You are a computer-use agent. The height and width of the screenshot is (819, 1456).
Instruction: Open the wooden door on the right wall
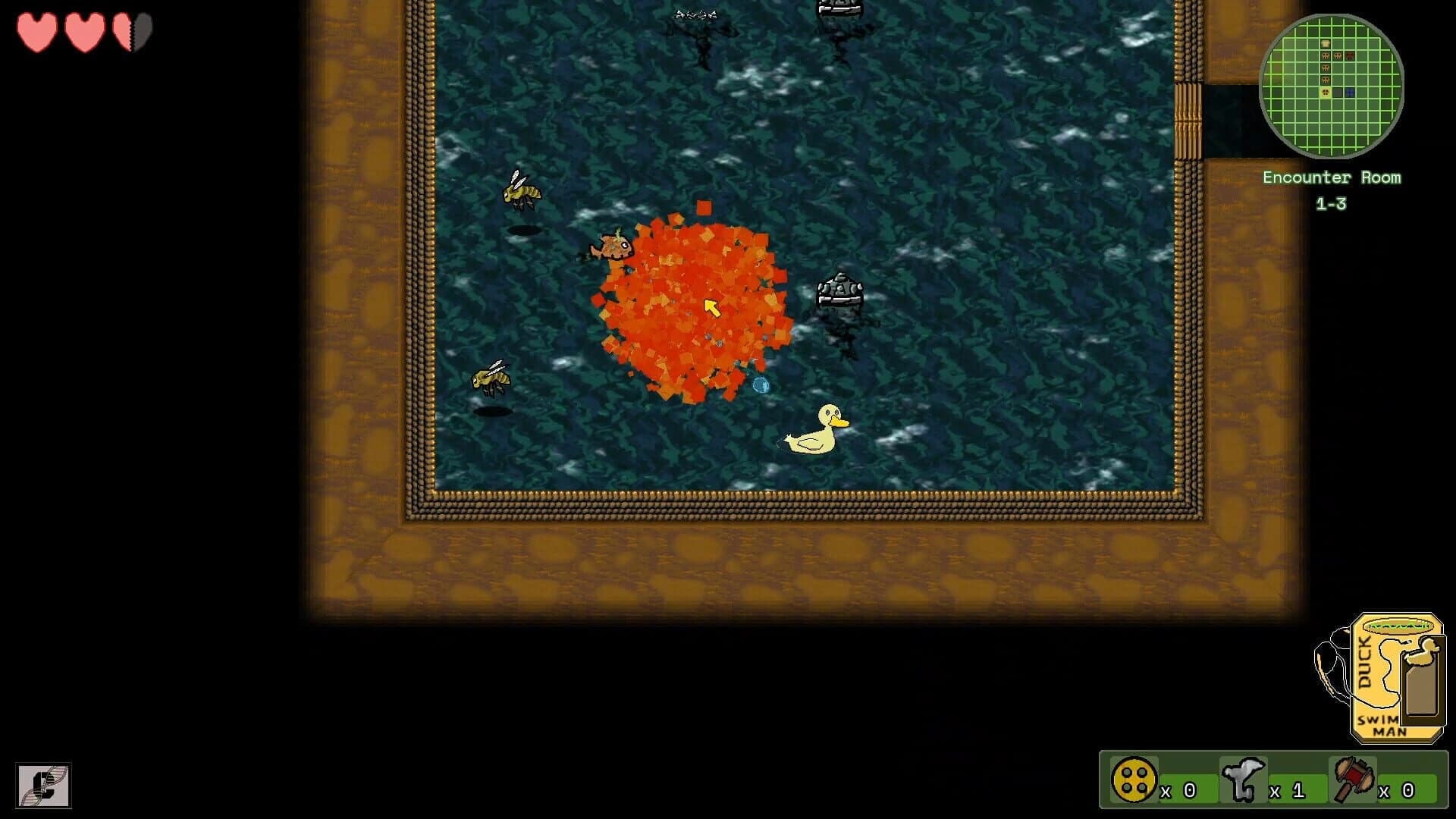coord(1188,121)
